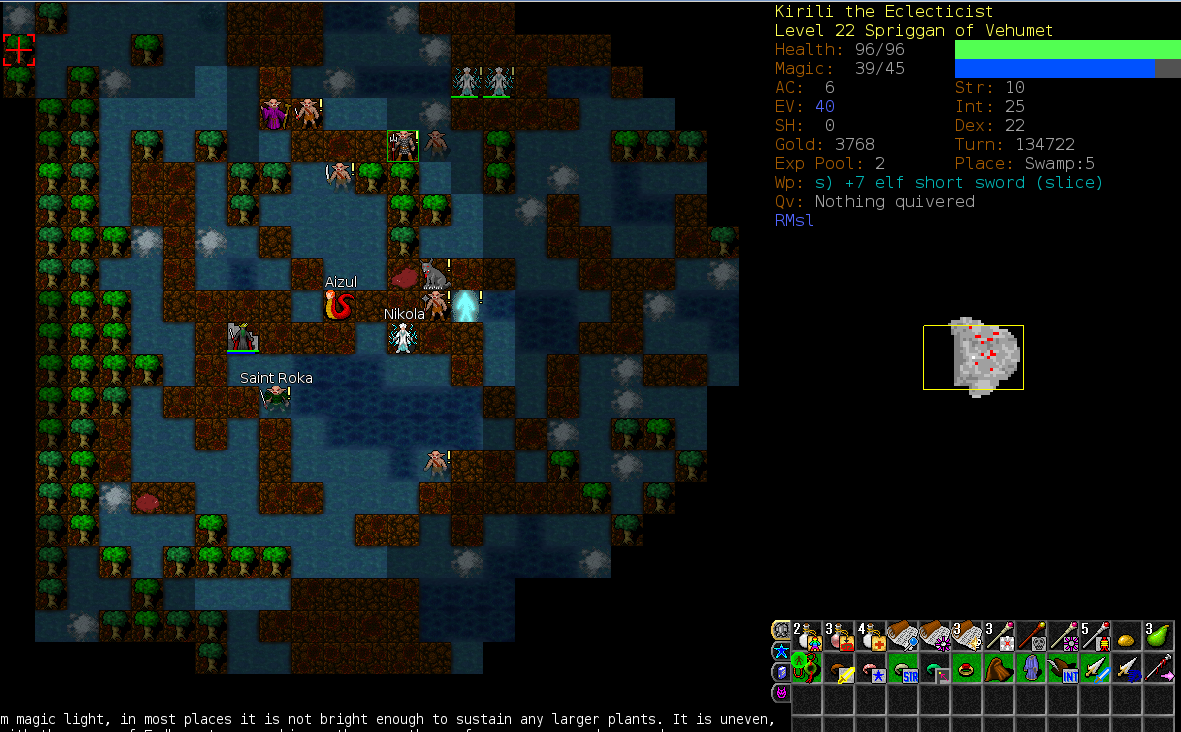
Task: Select the hat labeled INT
Action: (1063, 668)
